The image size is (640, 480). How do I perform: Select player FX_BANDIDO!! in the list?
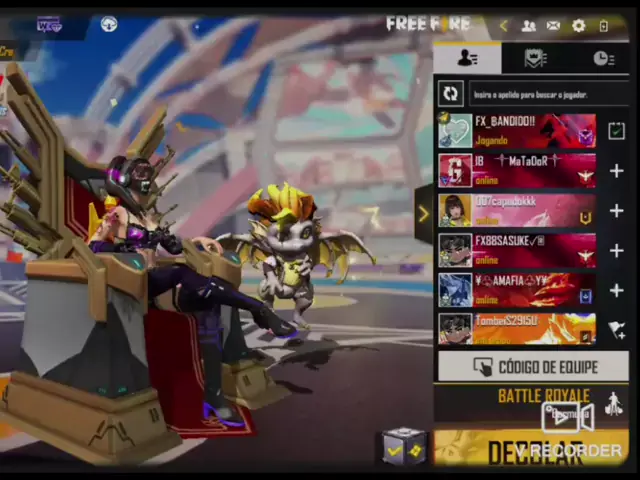click(x=517, y=131)
